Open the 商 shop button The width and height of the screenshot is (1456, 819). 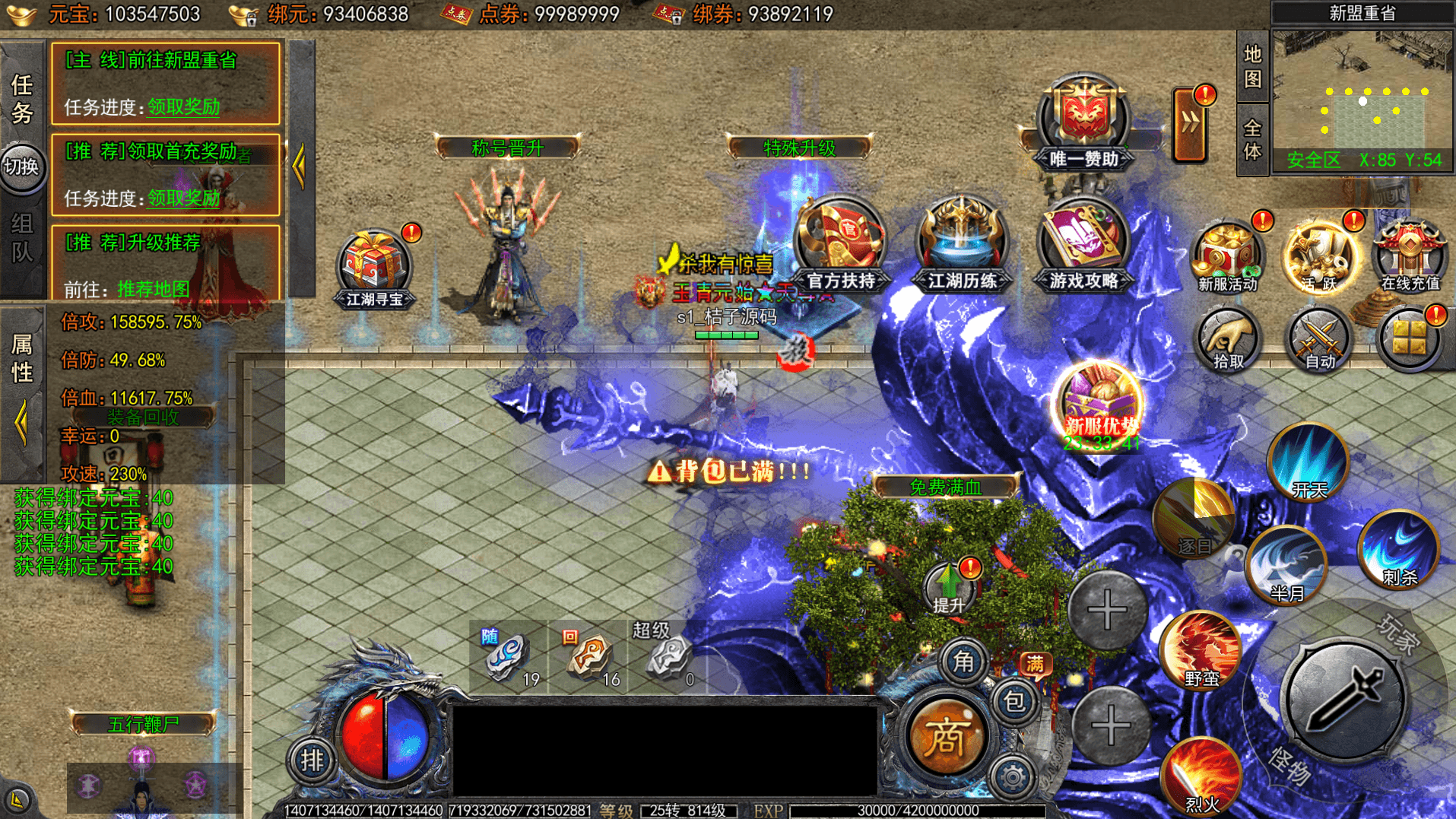(x=945, y=736)
